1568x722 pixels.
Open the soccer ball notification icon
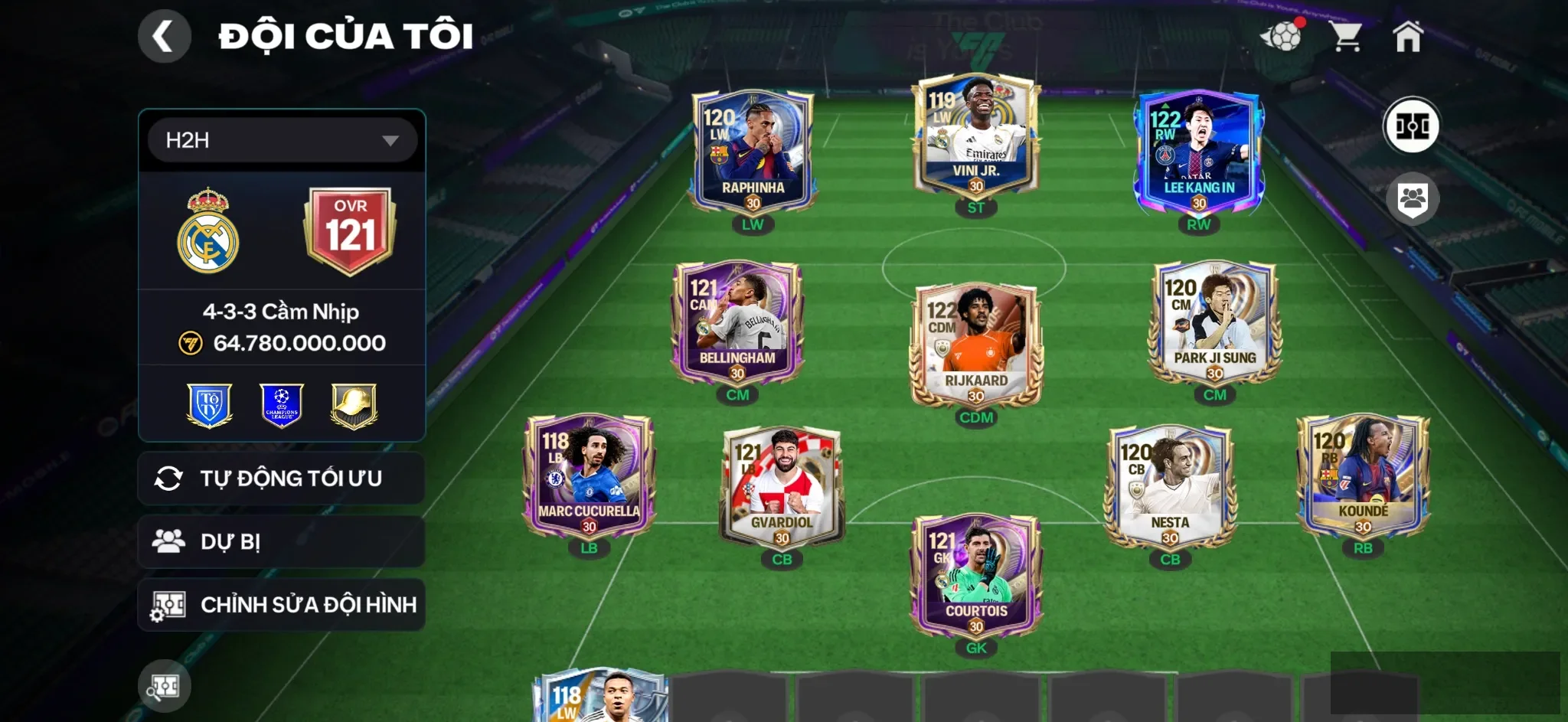coord(1282,36)
